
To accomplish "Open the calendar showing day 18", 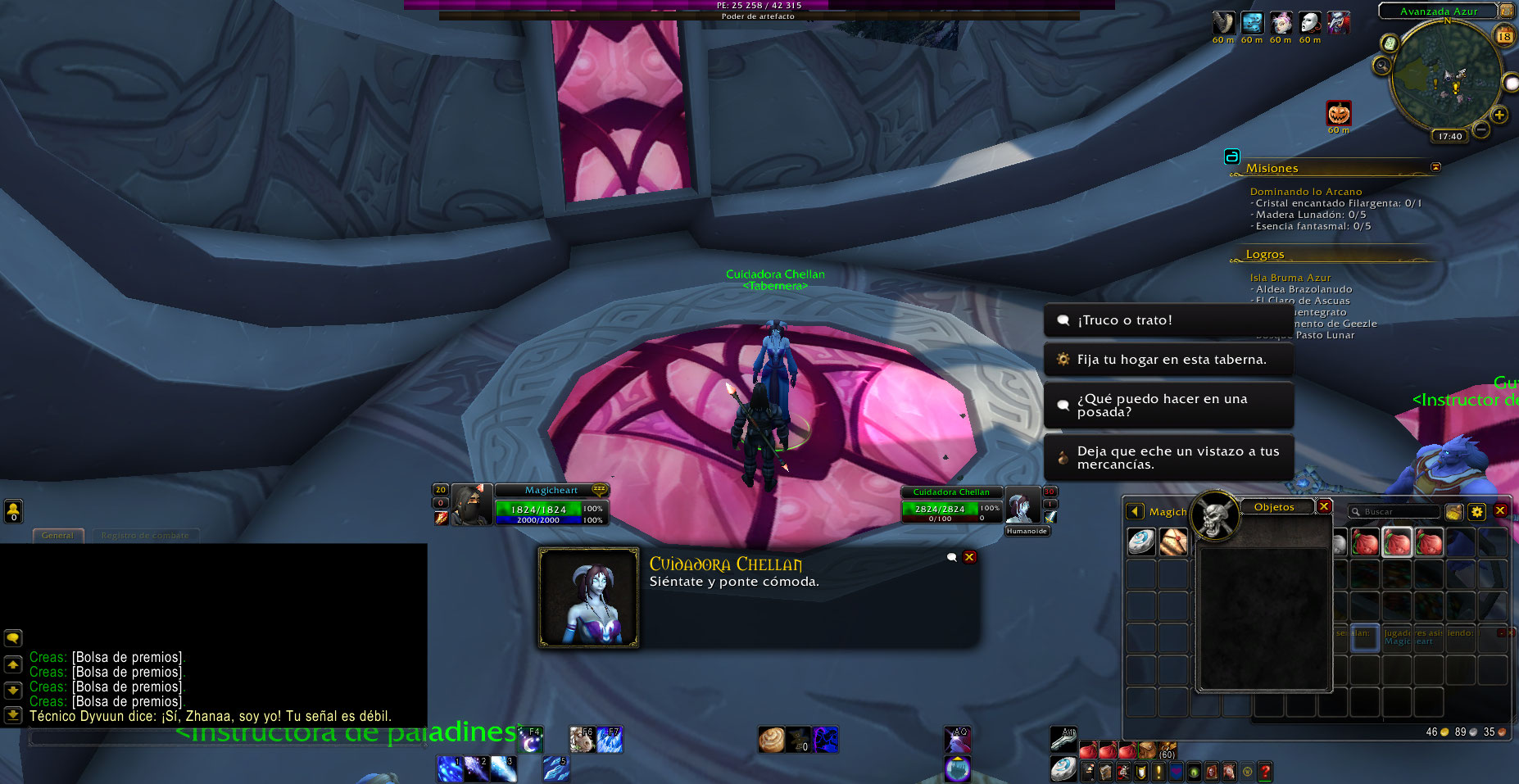I will click(x=1505, y=35).
